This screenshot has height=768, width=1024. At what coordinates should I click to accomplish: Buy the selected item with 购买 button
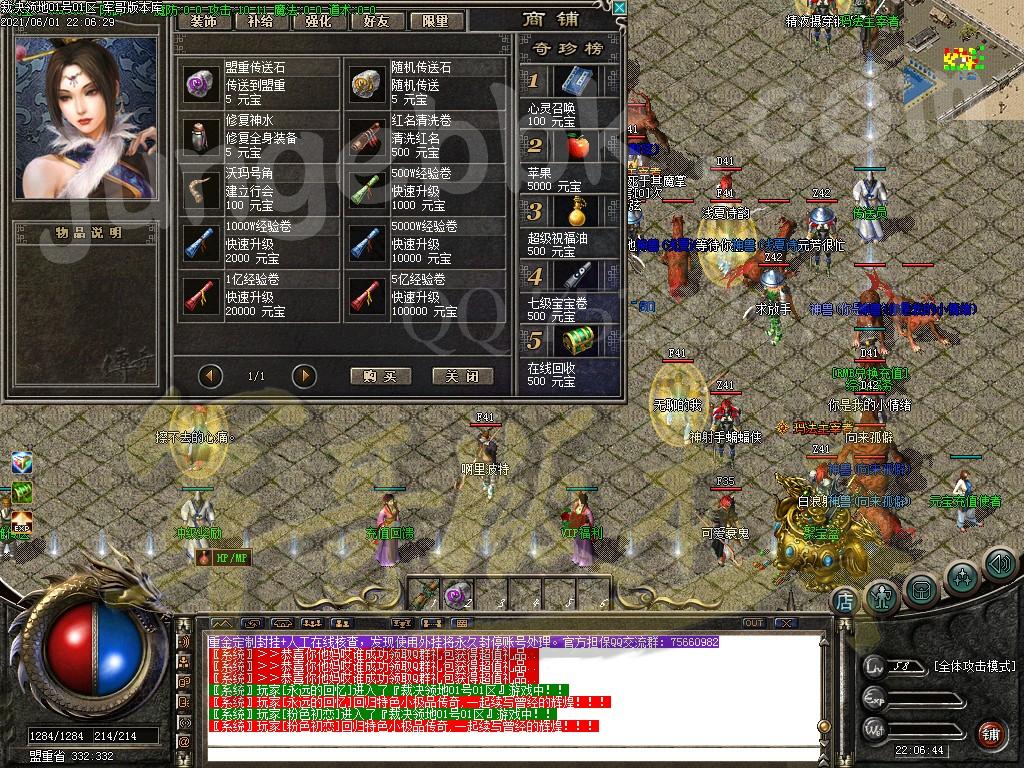tap(380, 376)
